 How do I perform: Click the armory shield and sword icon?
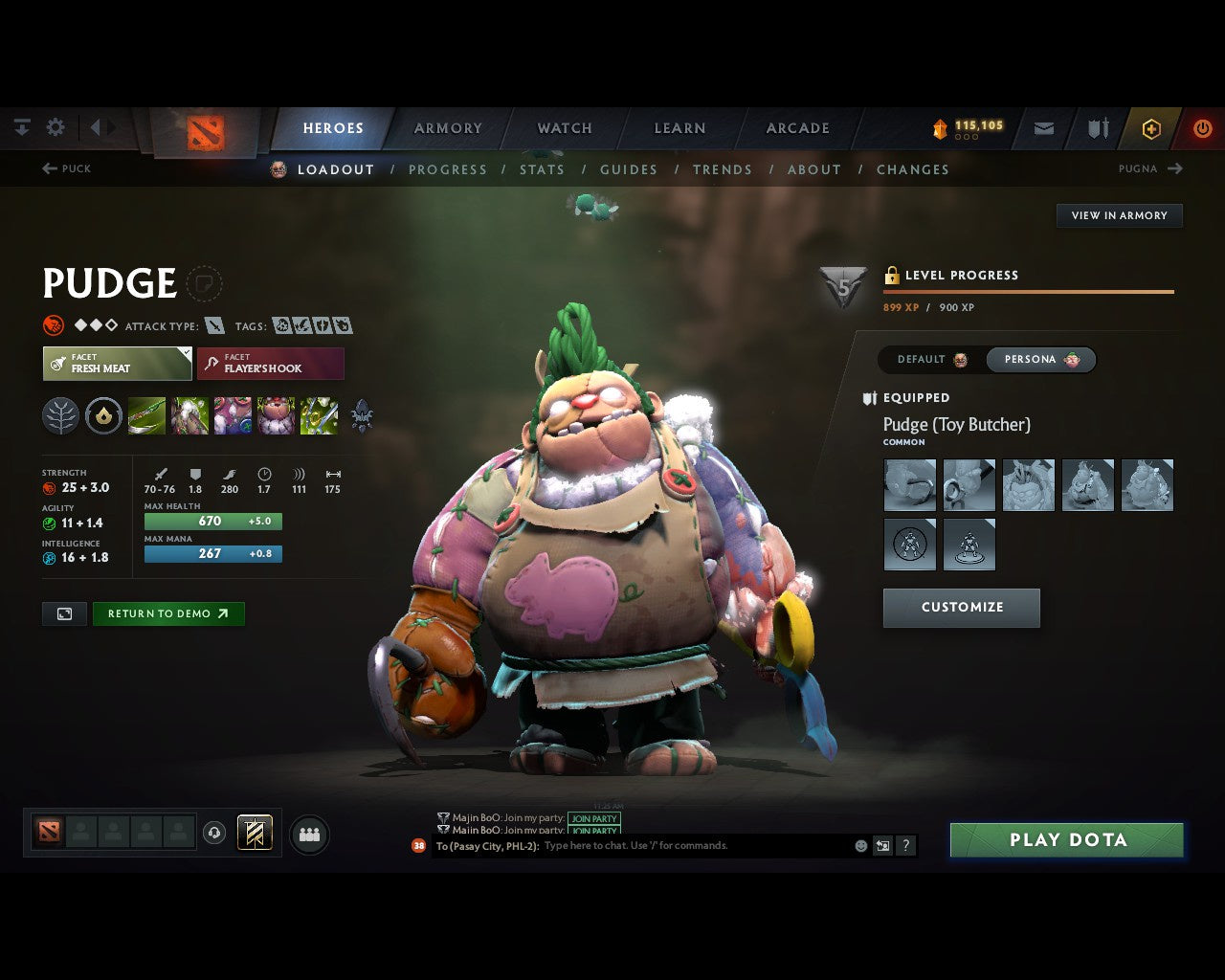[1096, 128]
